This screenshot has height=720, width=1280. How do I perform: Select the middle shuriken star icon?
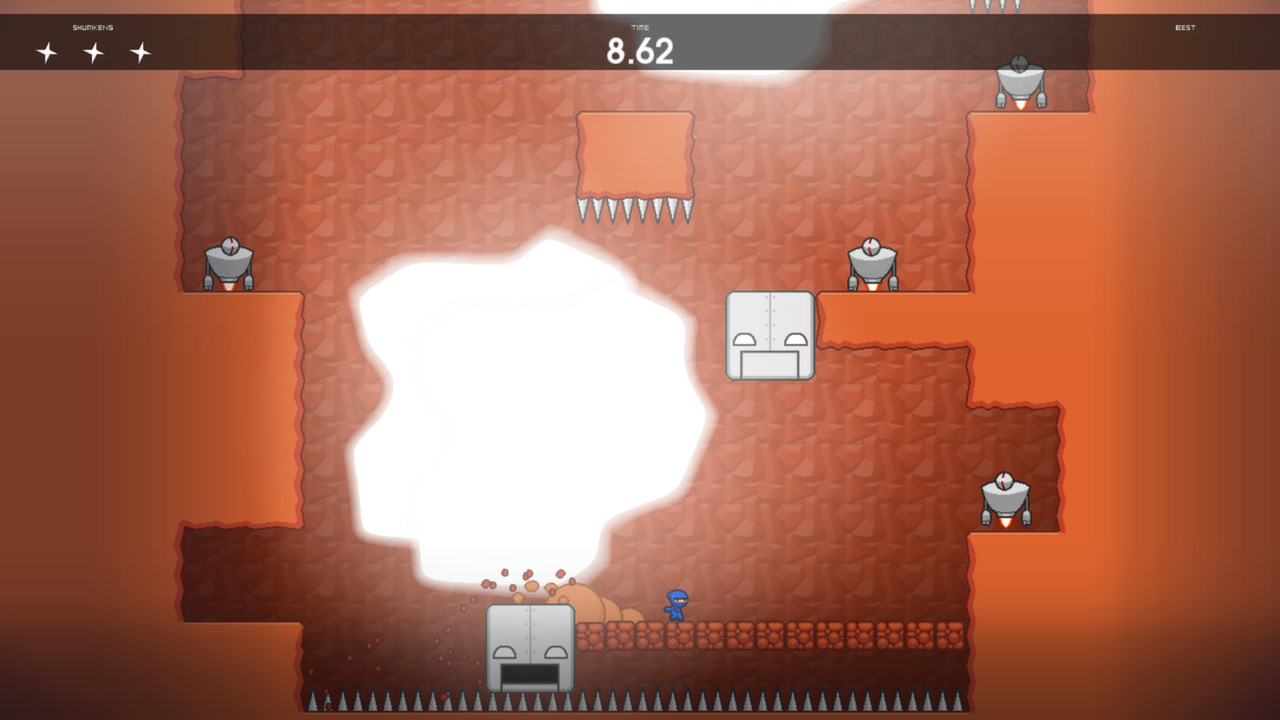point(94,50)
